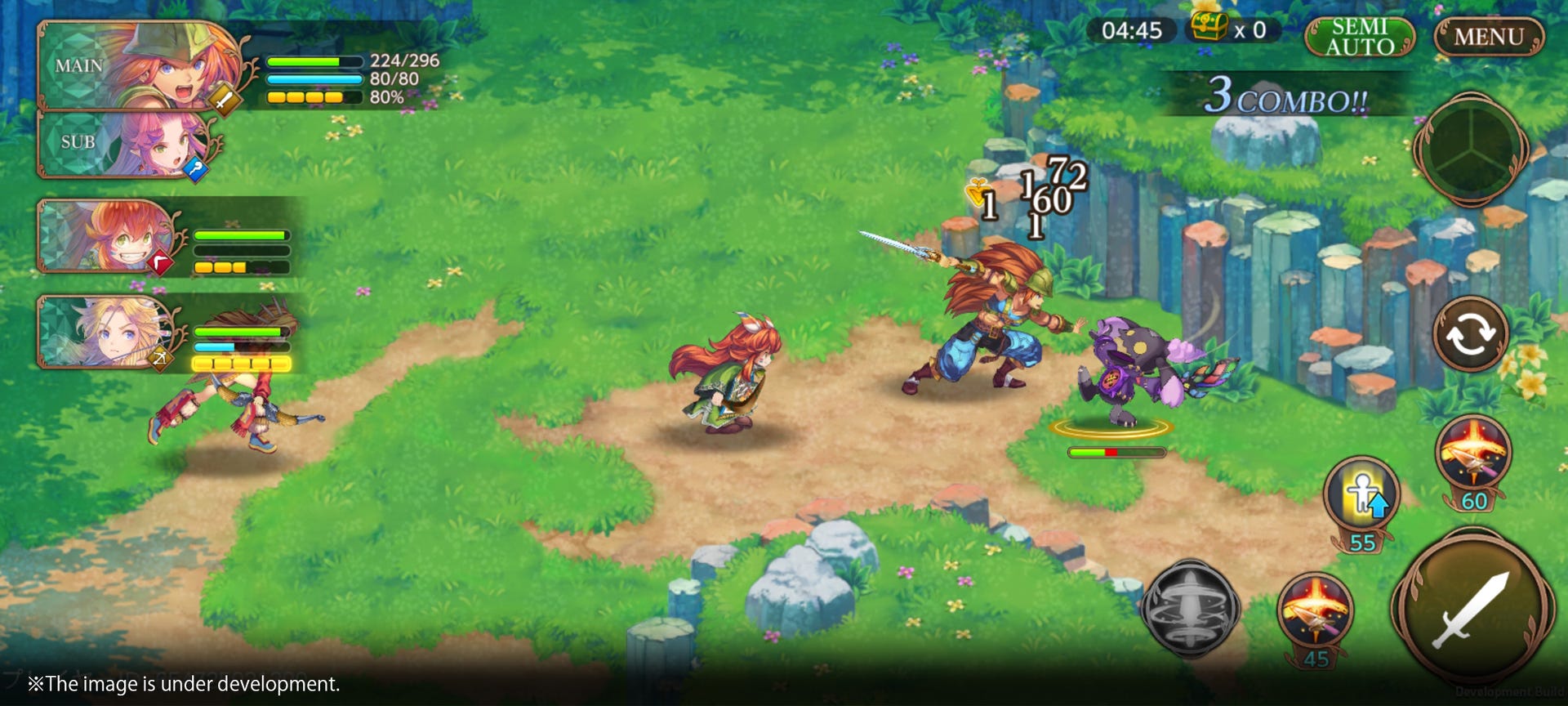Open the MENU button
The width and height of the screenshot is (1568, 706).
[x=1489, y=36]
